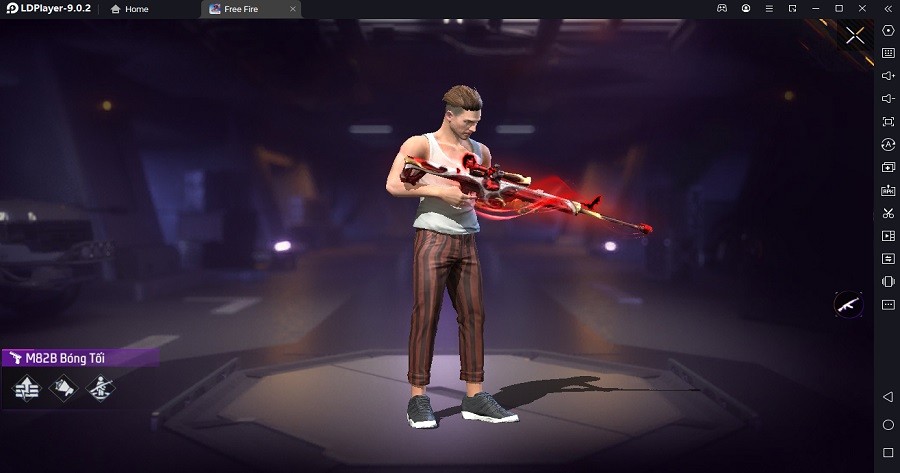Click the Android back triangle button
The width and height of the screenshot is (900, 473).
click(888, 397)
